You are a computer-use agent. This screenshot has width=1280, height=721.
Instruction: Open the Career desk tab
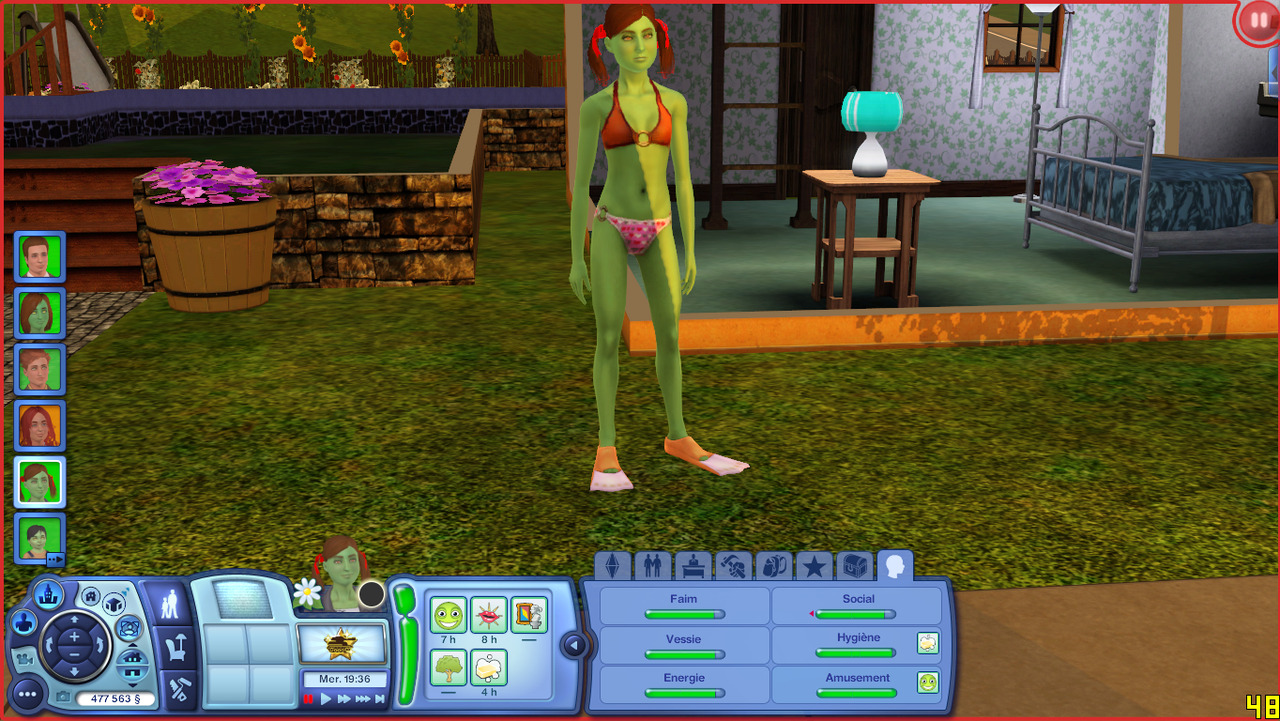pyautogui.click(x=693, y=567)
